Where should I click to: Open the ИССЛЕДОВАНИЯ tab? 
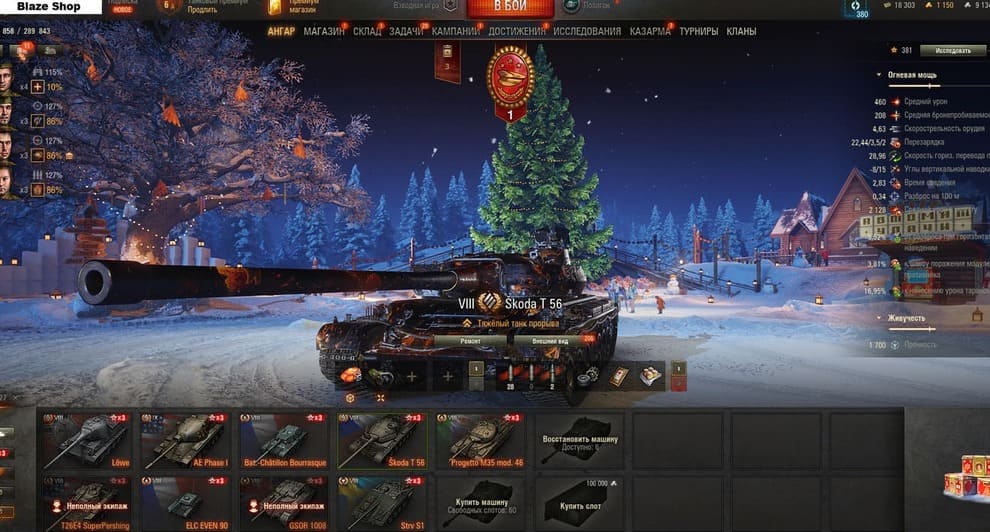(x=587, y=32)
